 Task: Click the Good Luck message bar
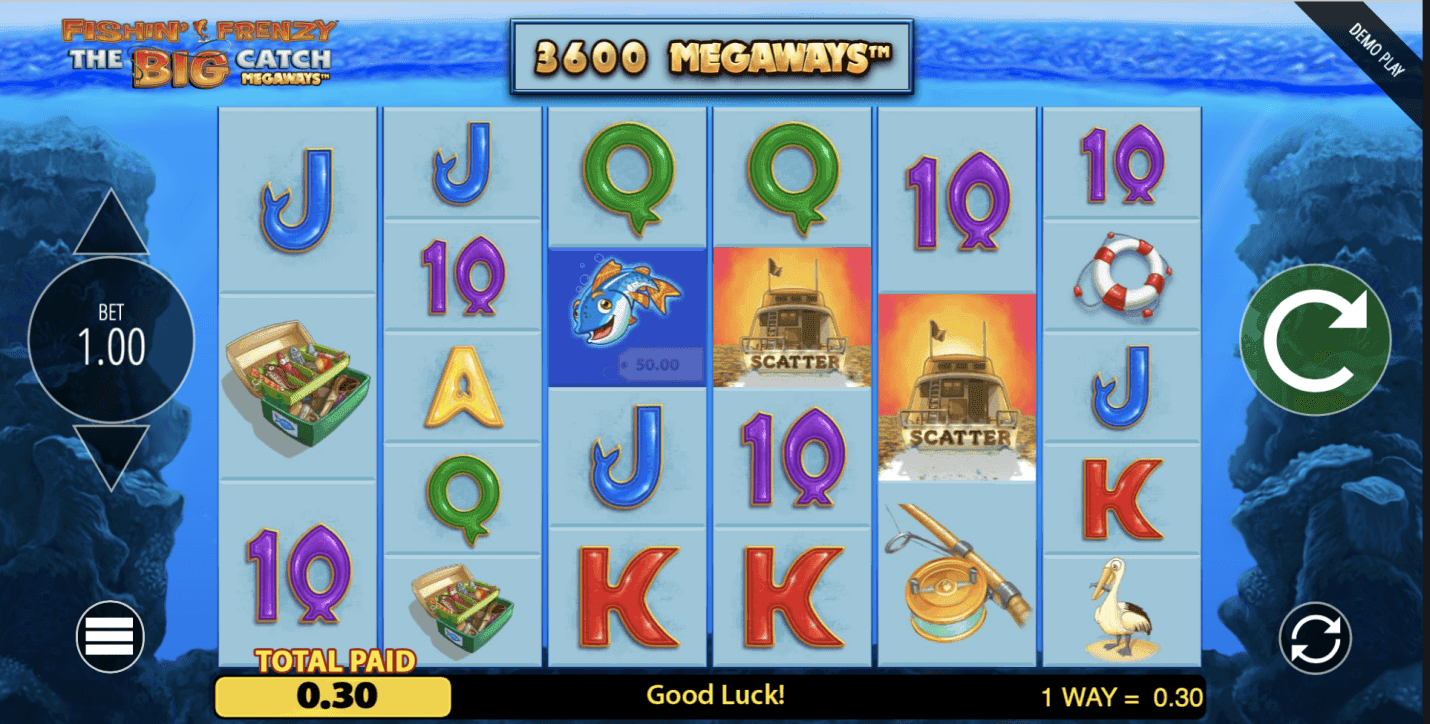tap(718, 695)
